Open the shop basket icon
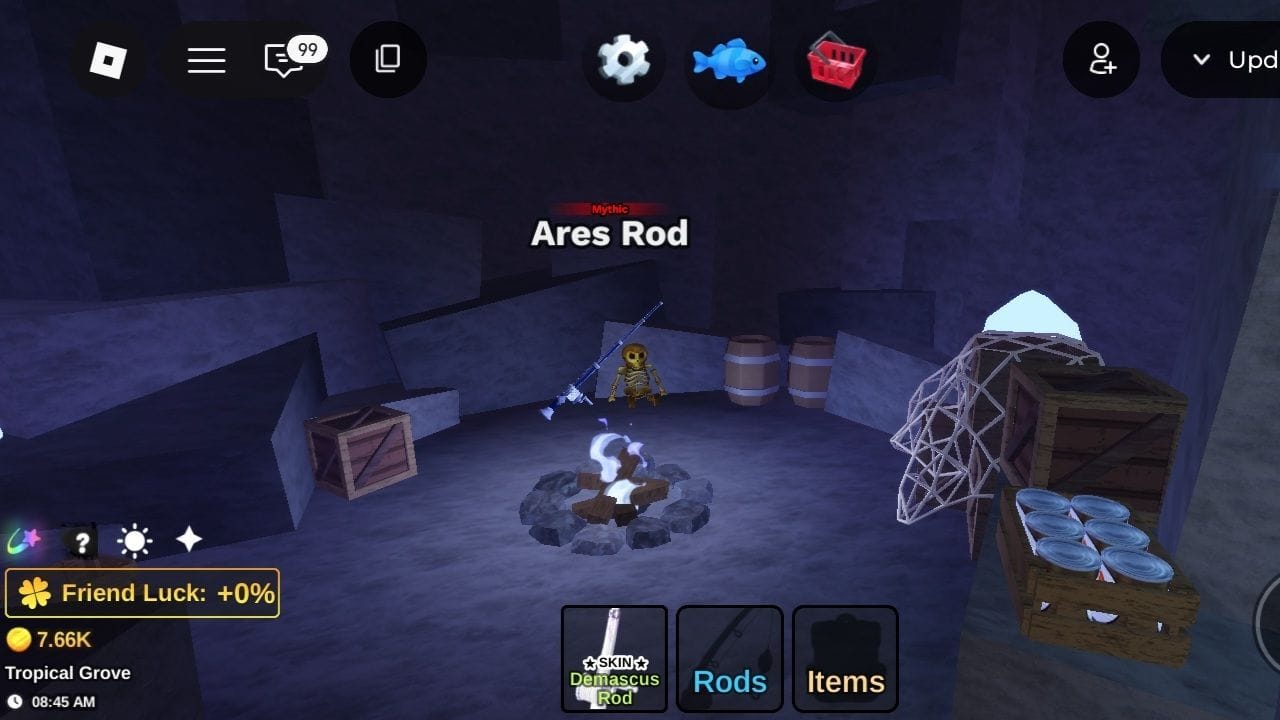This screenshot has width=1280, height=720. click(834, 60)
